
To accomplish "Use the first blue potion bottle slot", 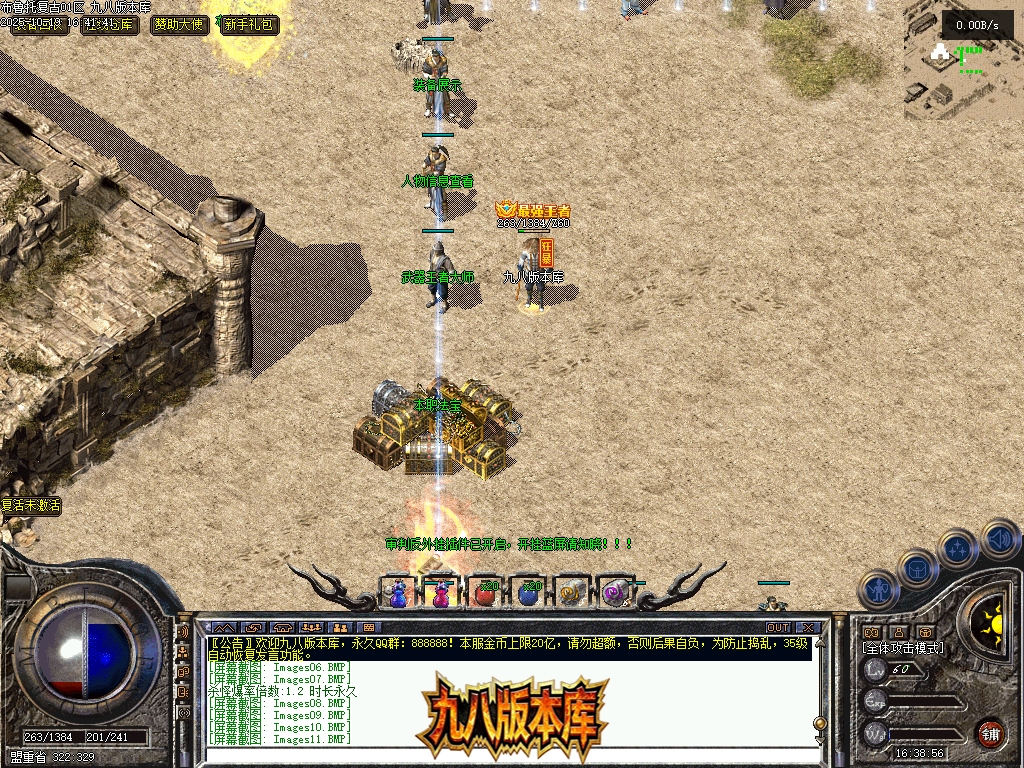I will [397, 593].
